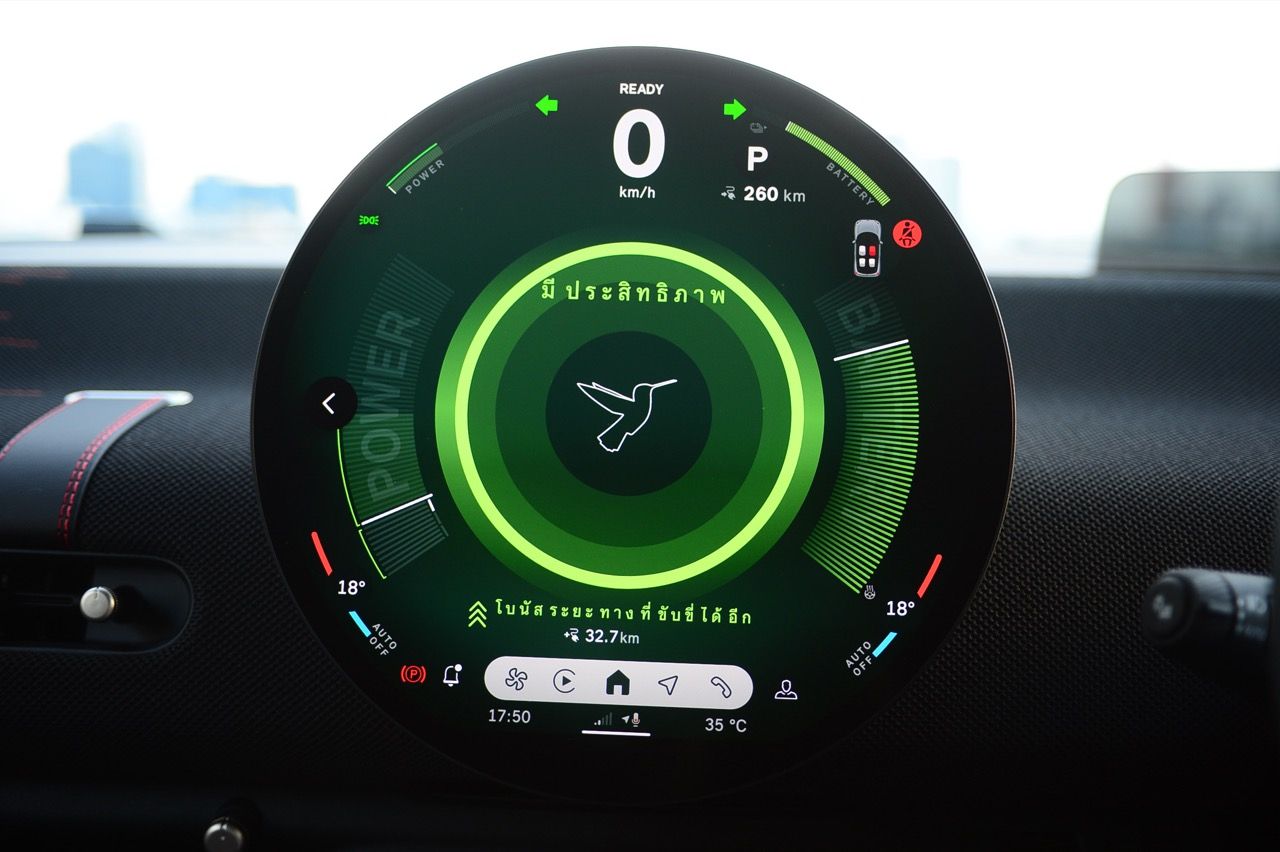1280x852 pixels.
Task: Go to the home screen
Action: [617, 682]
